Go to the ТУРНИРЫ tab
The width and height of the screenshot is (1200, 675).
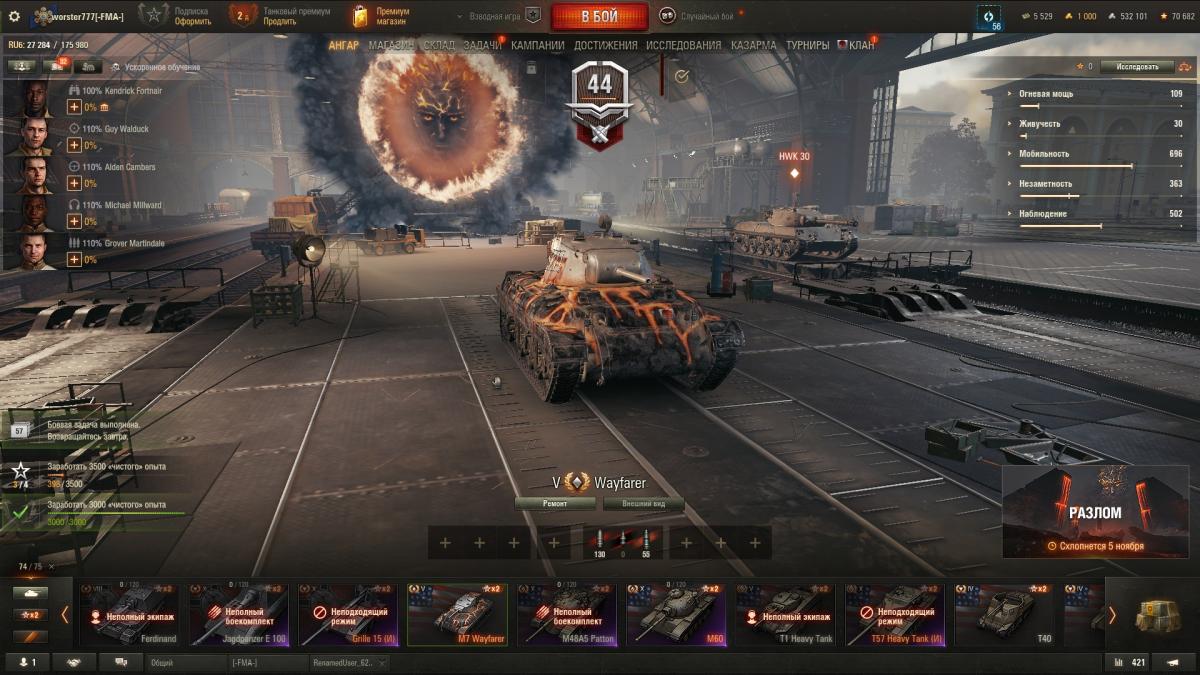(807, 45)
